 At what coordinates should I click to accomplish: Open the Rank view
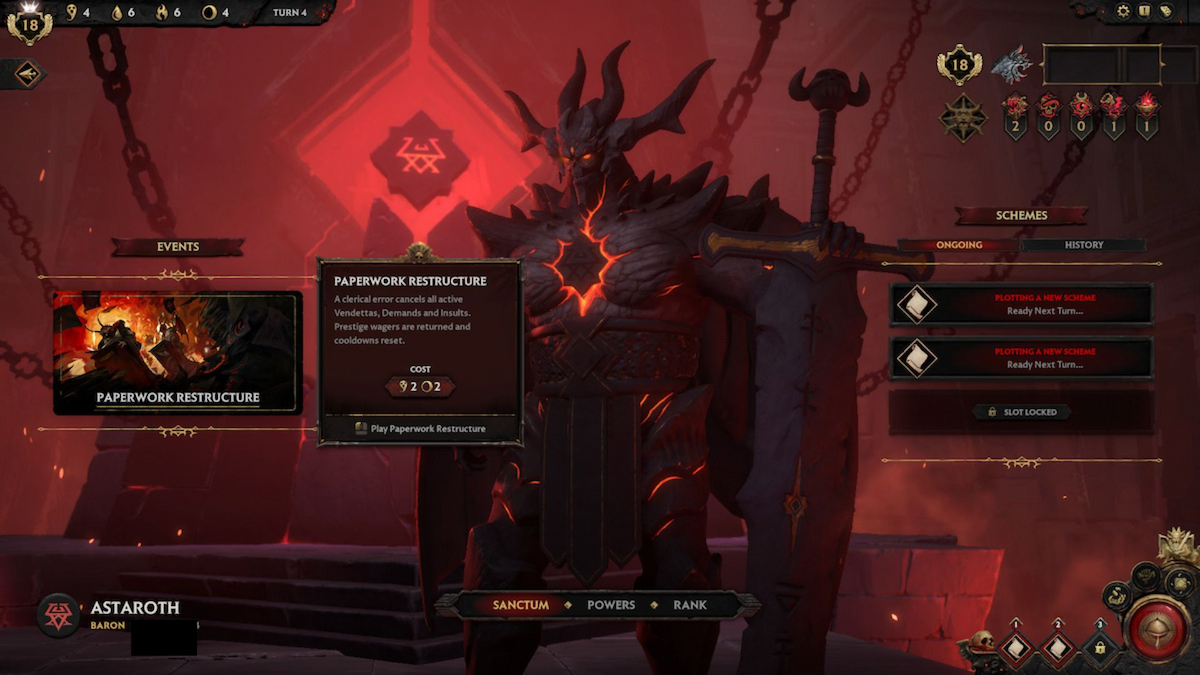click(690, 605)
